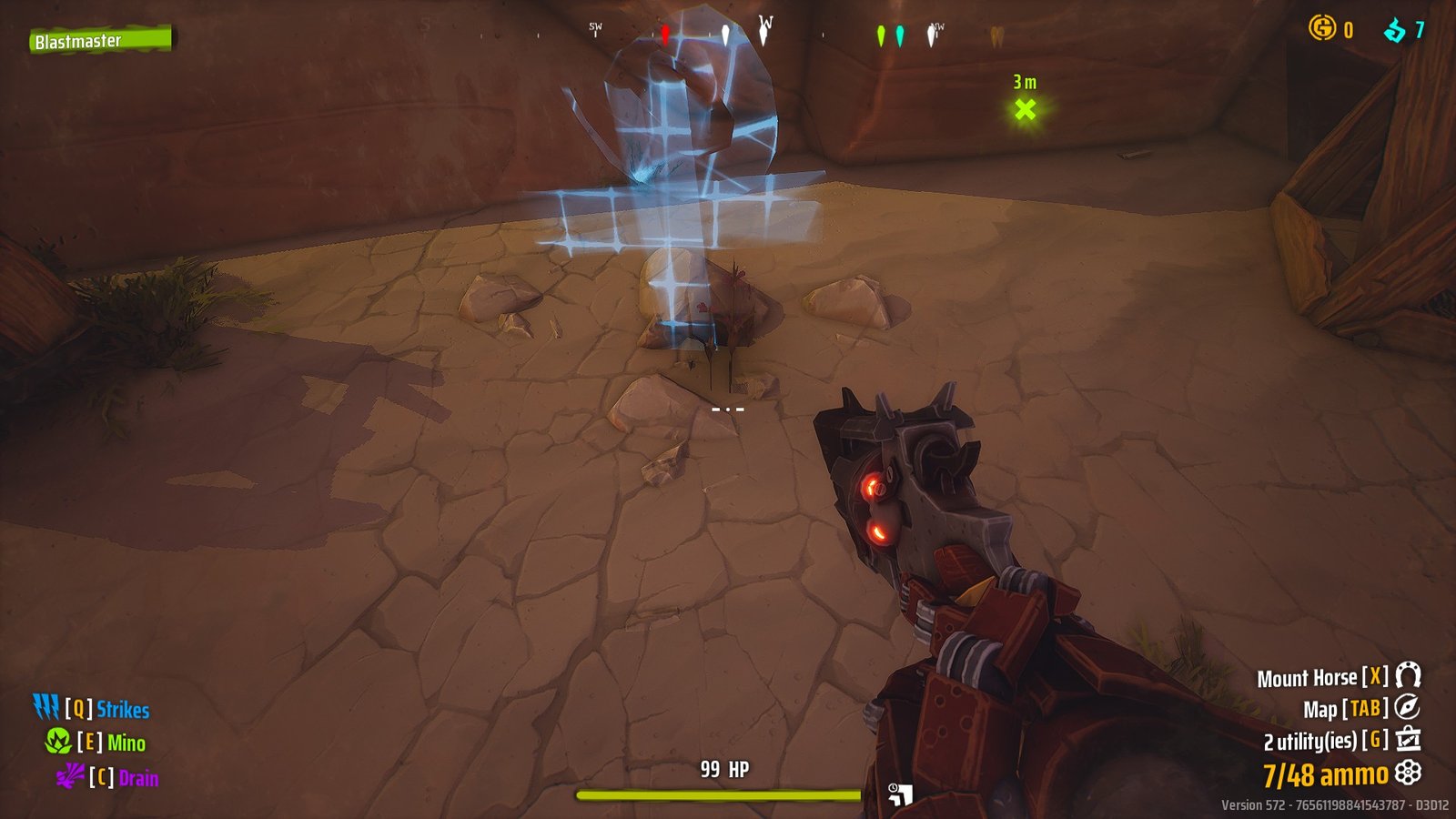The height and width of the screenshot is (819, 1456).
Task: Click the SW heading on the compass bar
Action: pos(596,26)
